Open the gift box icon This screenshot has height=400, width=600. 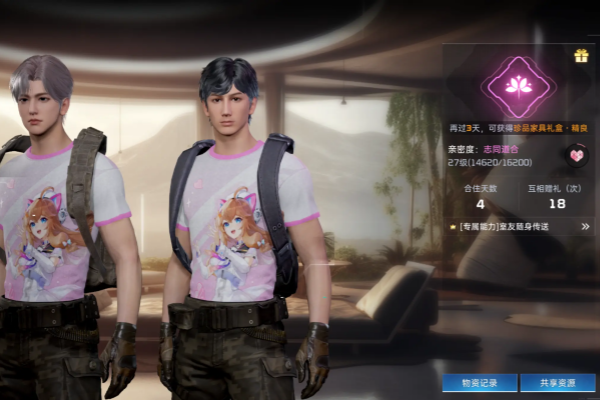coord(581,56)
